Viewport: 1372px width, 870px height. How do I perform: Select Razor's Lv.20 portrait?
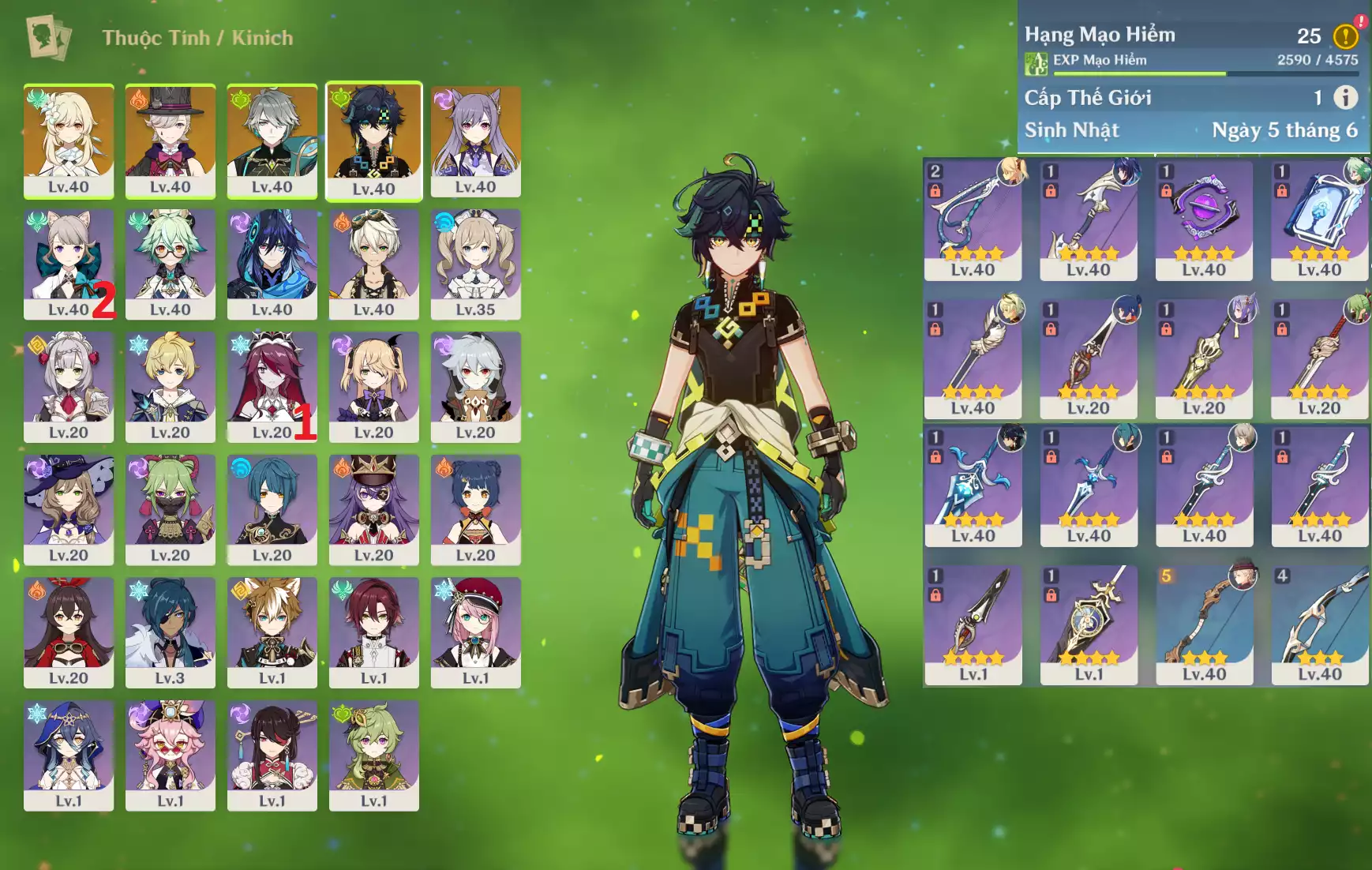coord(475,386)
